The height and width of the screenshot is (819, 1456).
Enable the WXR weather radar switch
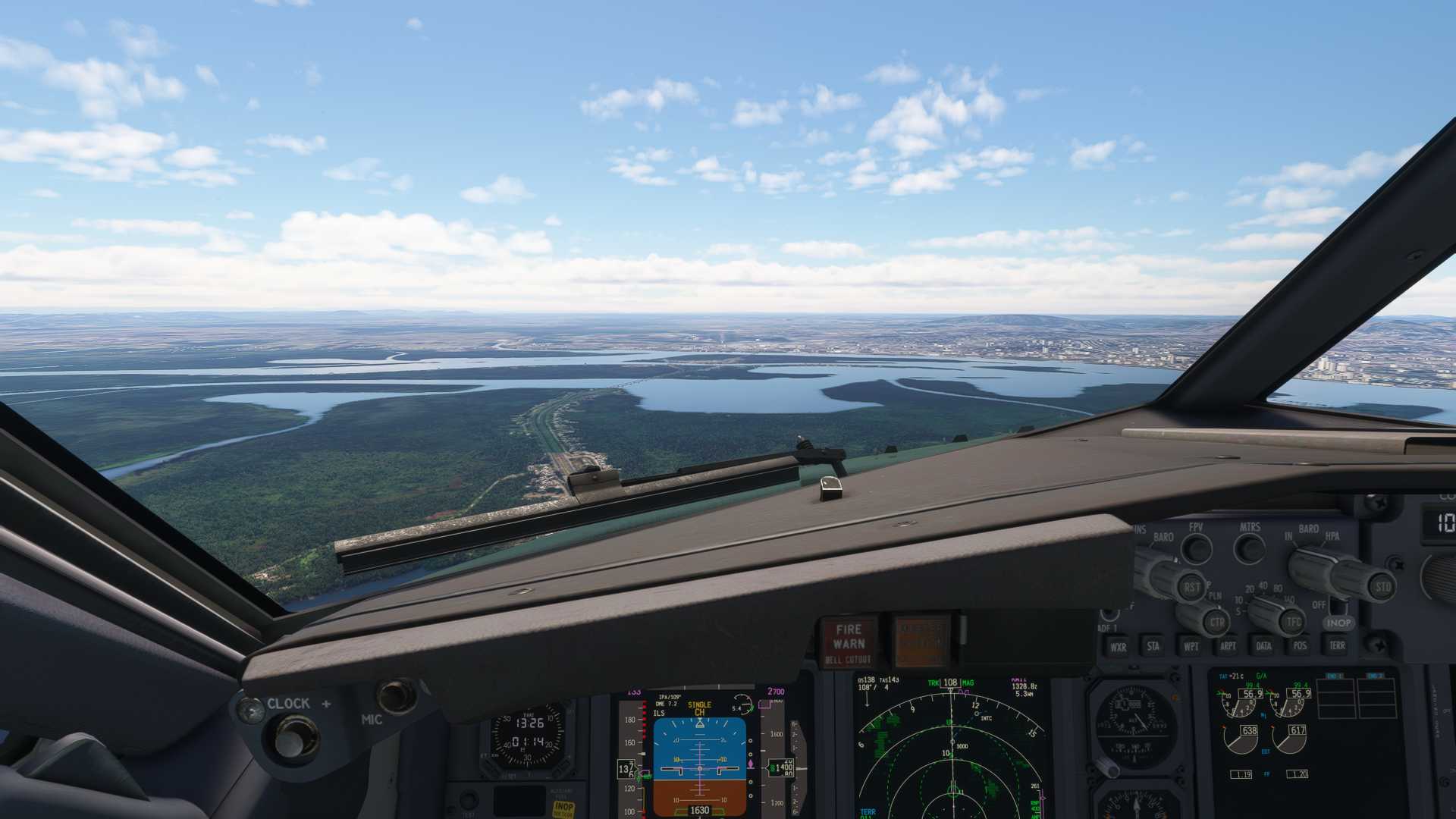(x=1118, y=646)
